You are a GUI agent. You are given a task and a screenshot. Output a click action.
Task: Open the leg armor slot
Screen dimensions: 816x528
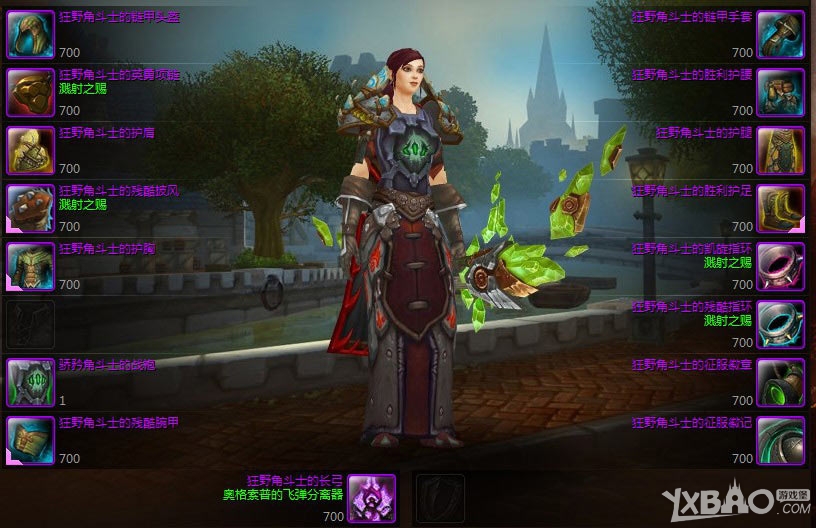coord(780,150)
